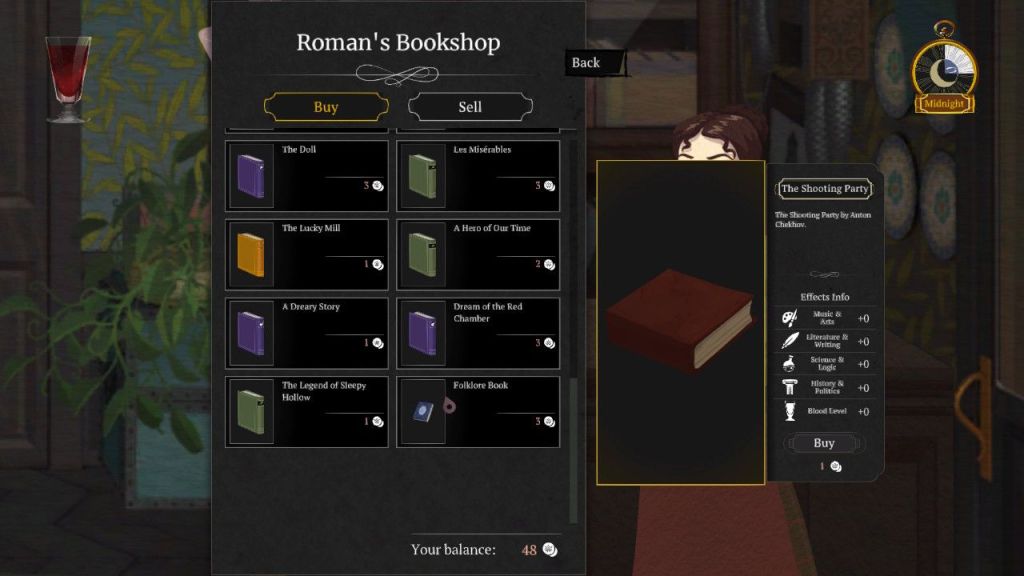Pick A Hero of Our Time
The width and height of the screenshot is (1024, 576).
pyautogui.click(x=478, y=254)
